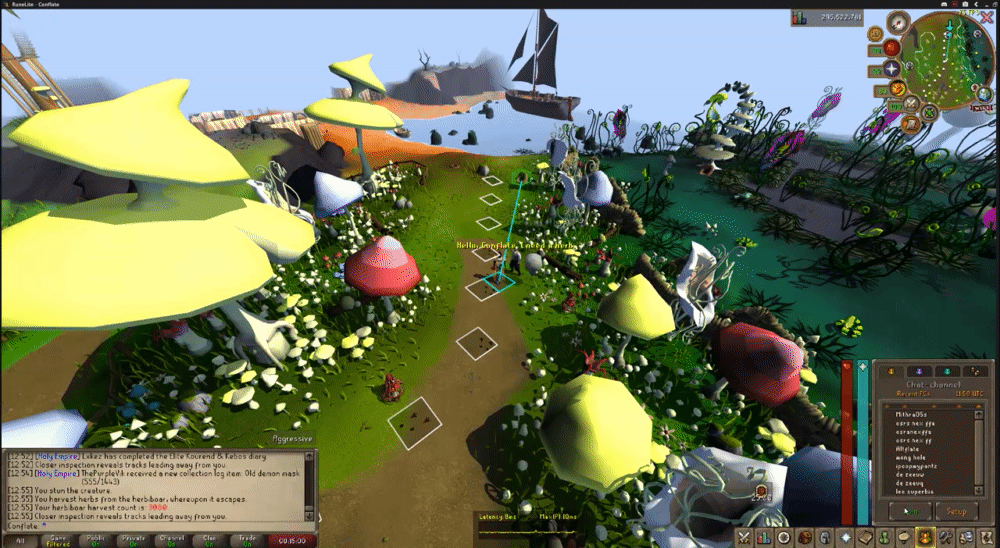Open the world map globe
Image resolution: width=1000 pixels, height=548 pixels.
point(984,95)
